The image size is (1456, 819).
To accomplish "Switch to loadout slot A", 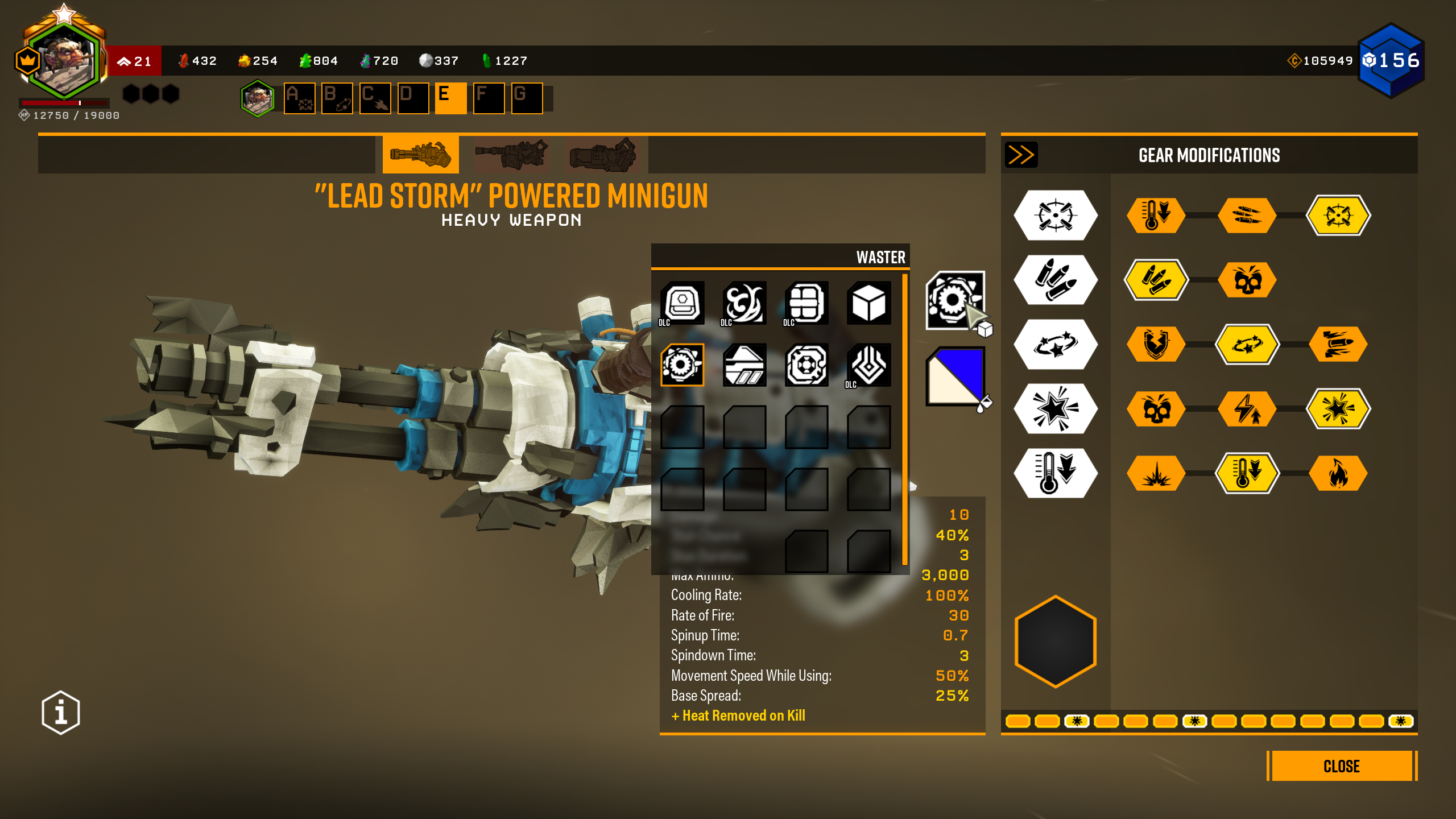I will click(299, 98).
